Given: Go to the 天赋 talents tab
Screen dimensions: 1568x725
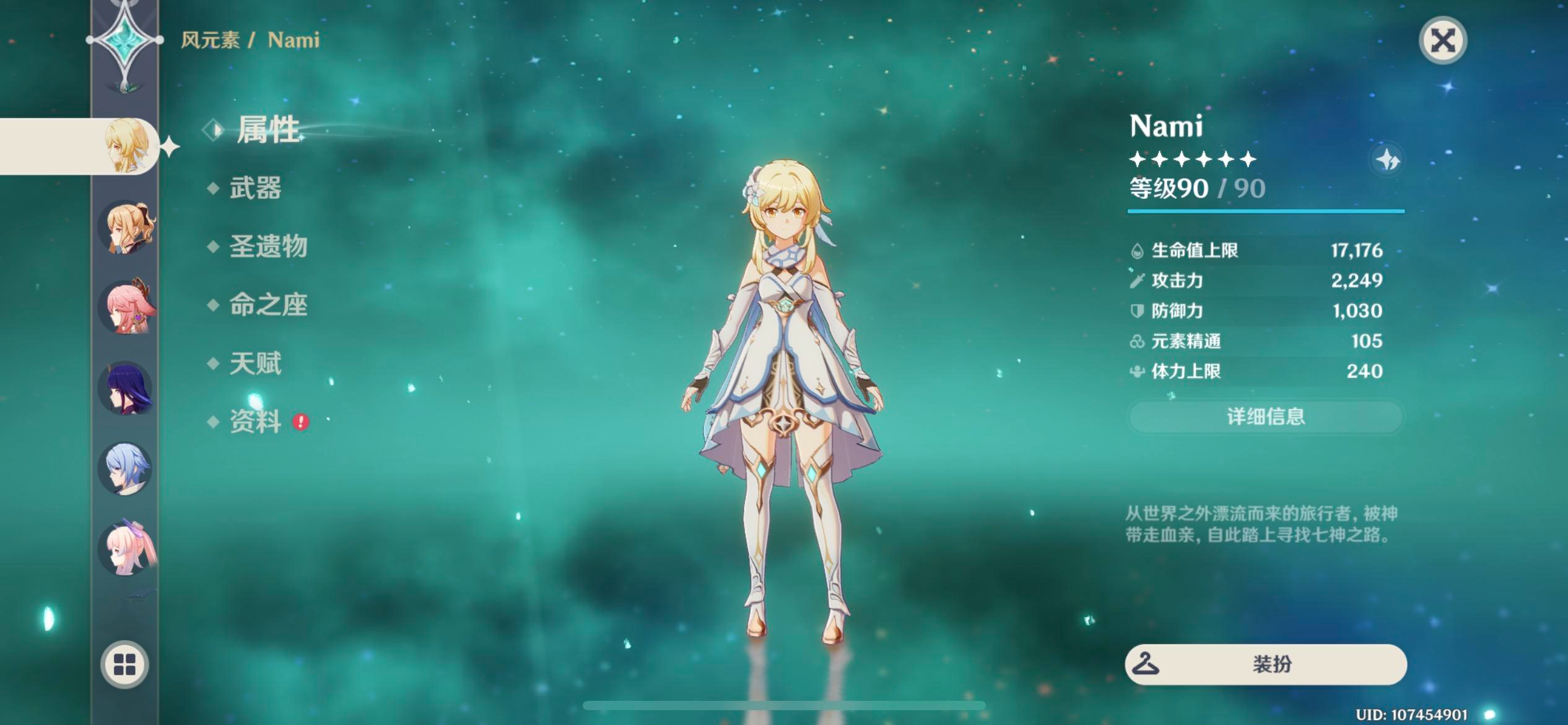Looking at the screenshot, I should point(255,364).
